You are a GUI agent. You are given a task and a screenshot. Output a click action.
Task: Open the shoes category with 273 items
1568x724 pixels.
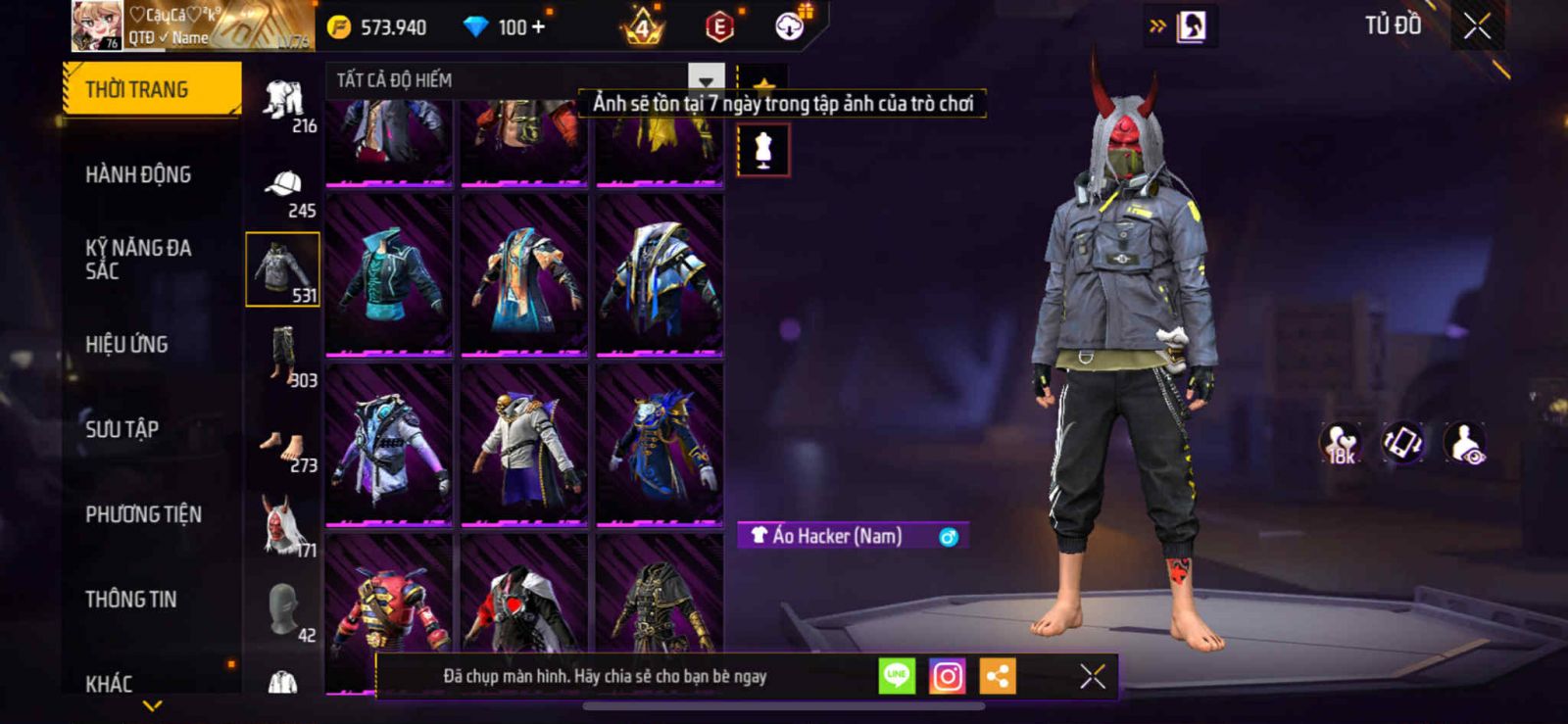click(284, 449)
